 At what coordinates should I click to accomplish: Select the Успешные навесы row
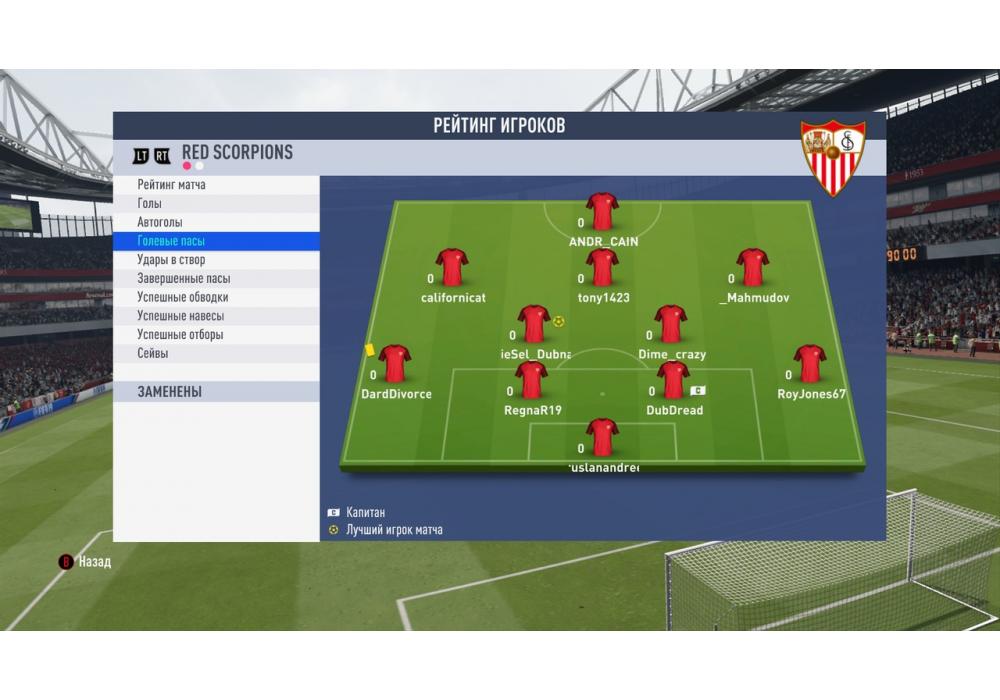[180, 316]
